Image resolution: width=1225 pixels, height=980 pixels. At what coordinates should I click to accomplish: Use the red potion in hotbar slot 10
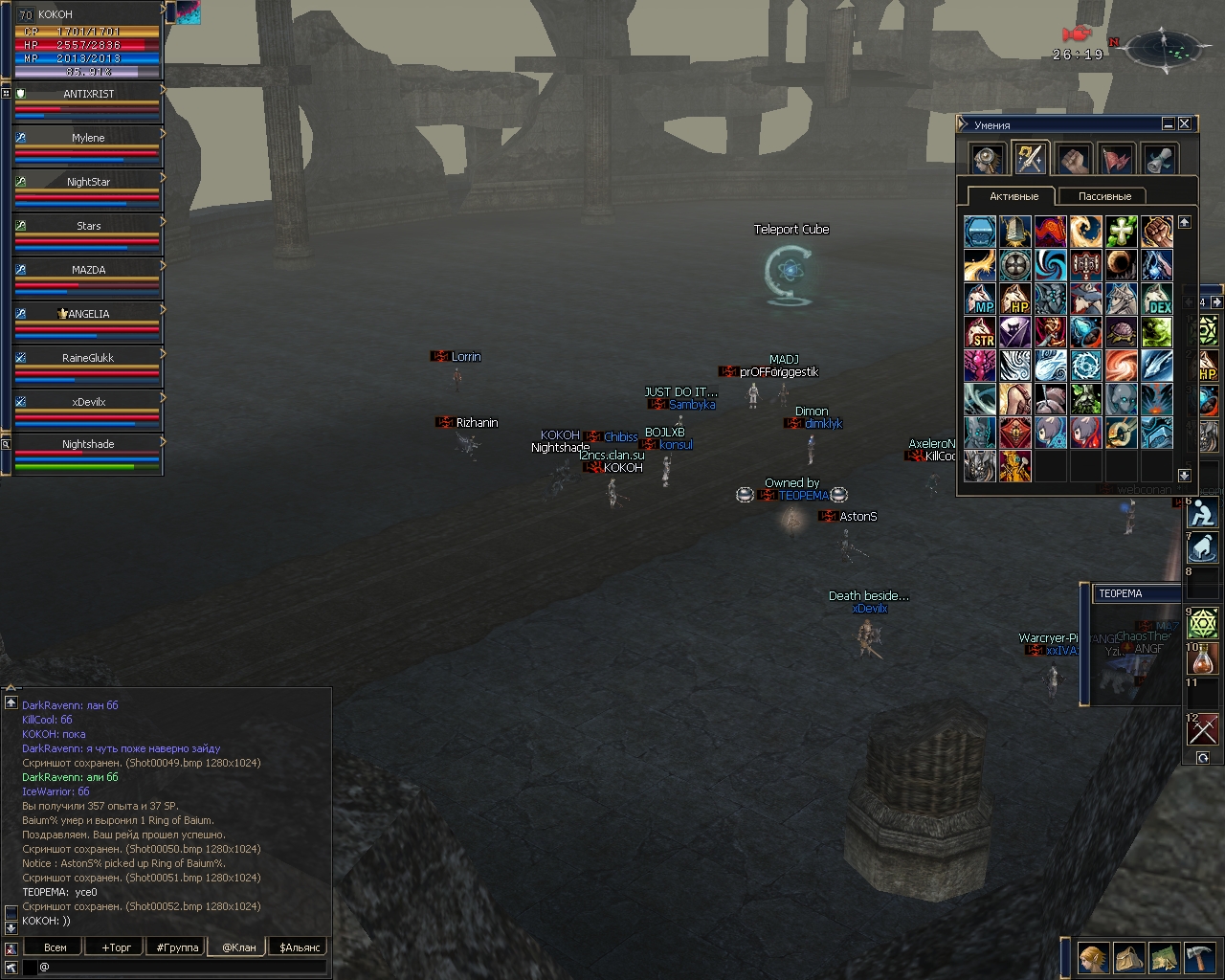(x=1202, y=659)
